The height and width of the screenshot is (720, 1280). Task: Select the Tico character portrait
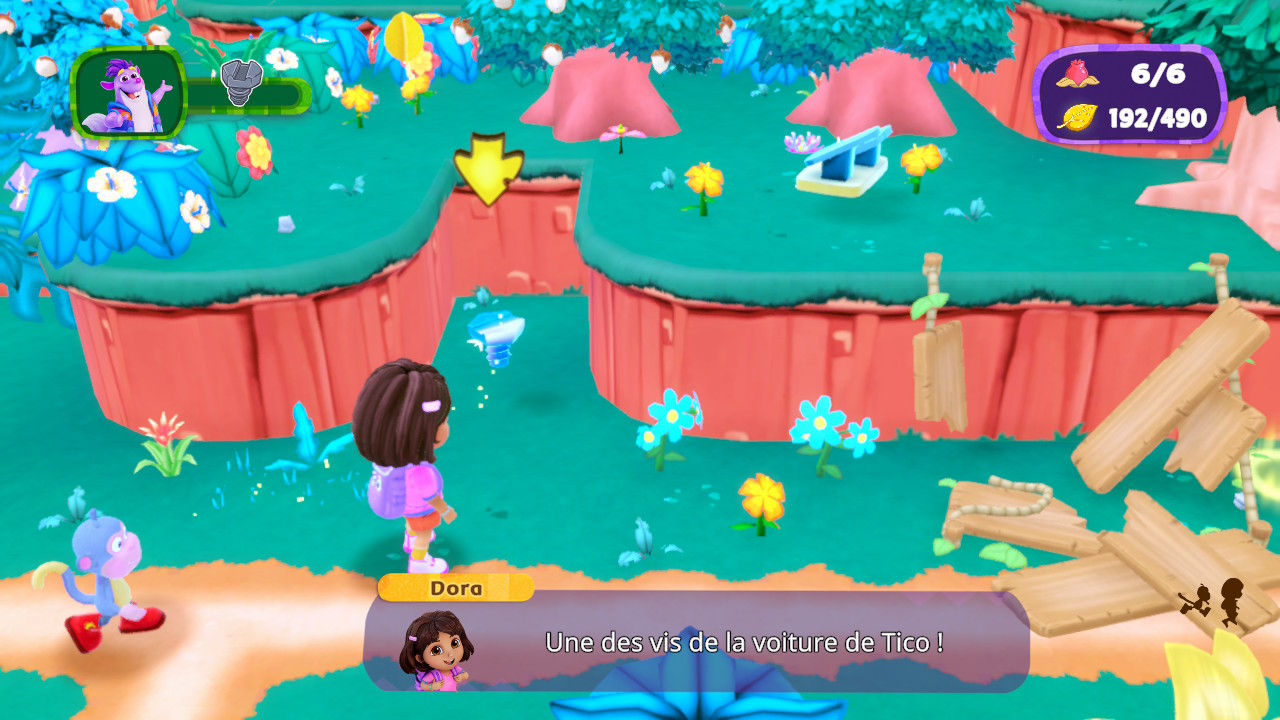(x=129, y=93)
